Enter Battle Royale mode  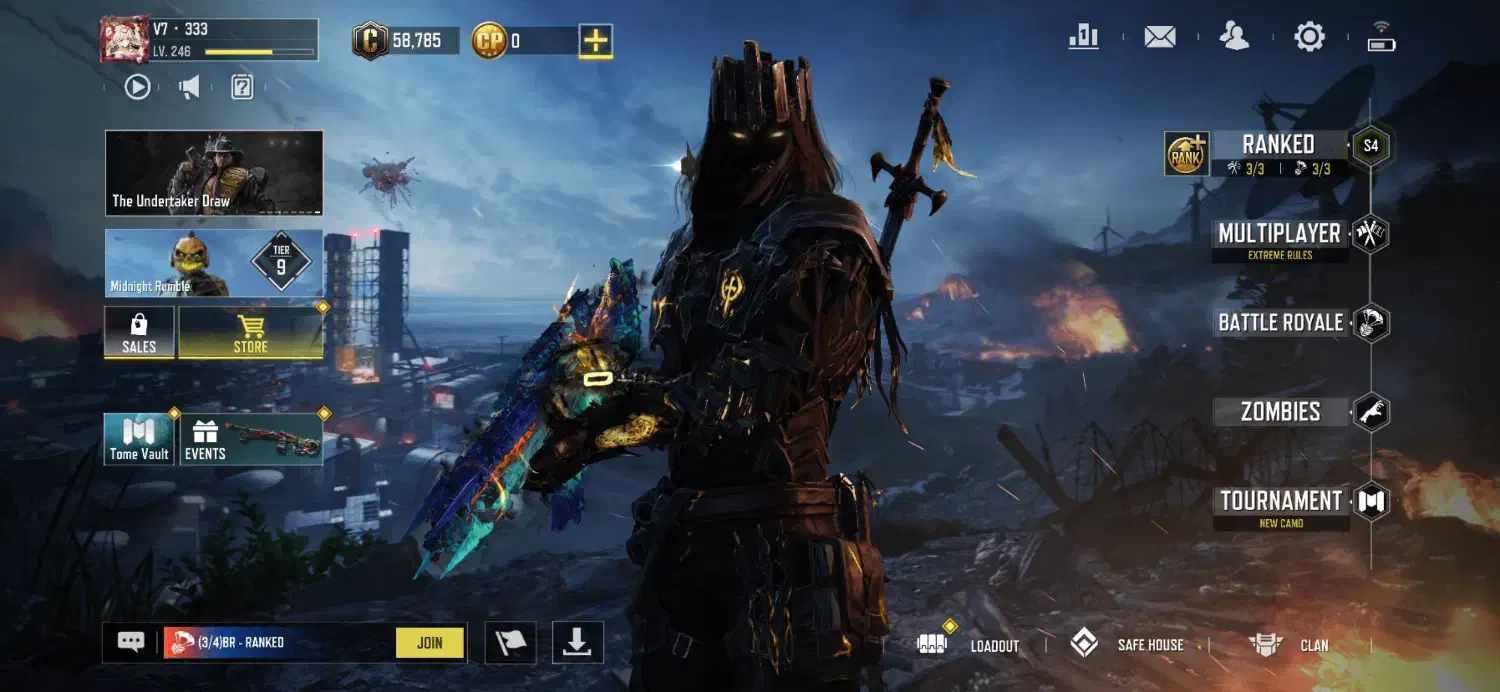point(1280,323)
